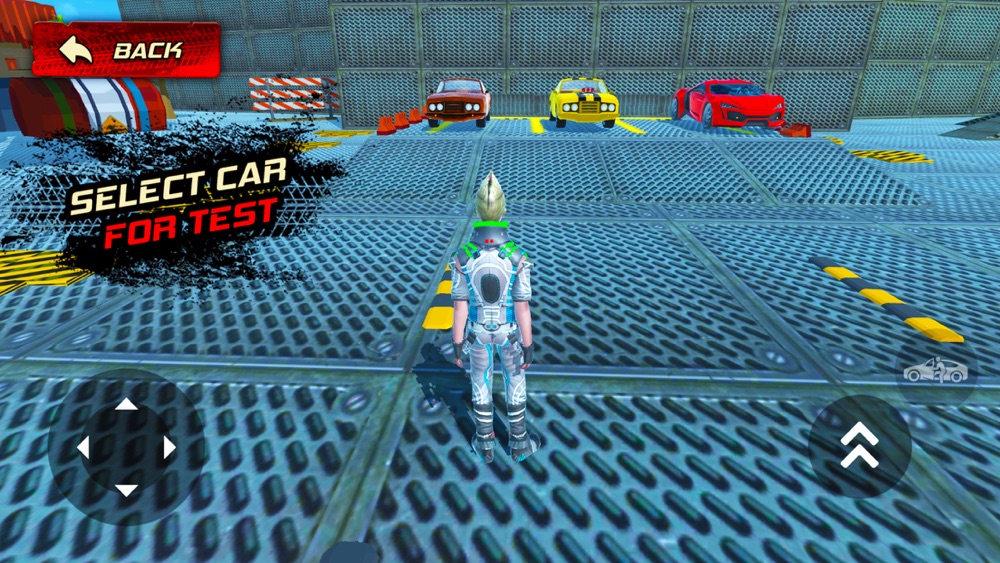
Task: Tap the right arrow on the movement pad
Action: coord(169,448)
